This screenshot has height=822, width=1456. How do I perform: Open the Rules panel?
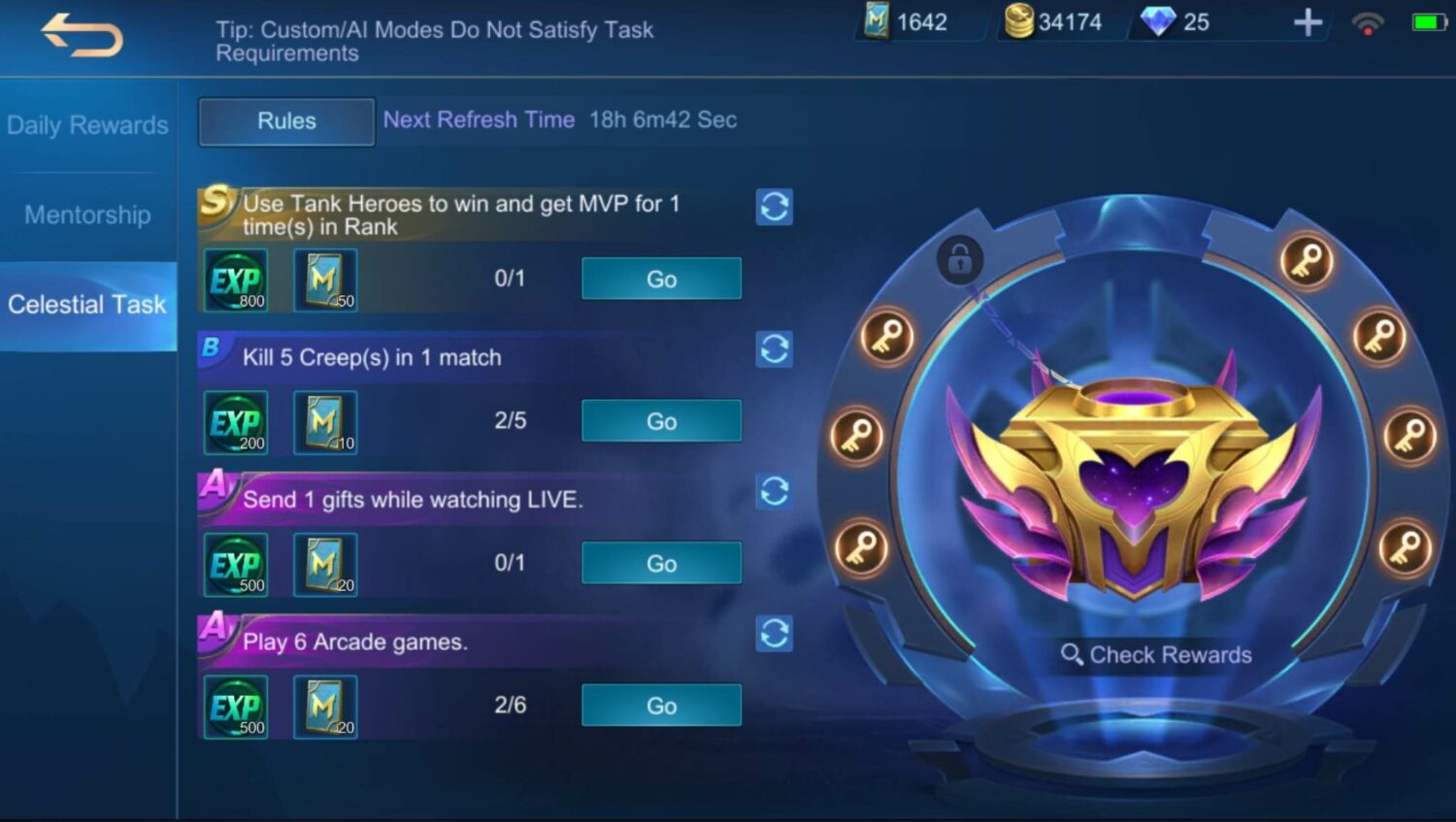(x=285, y=121)
